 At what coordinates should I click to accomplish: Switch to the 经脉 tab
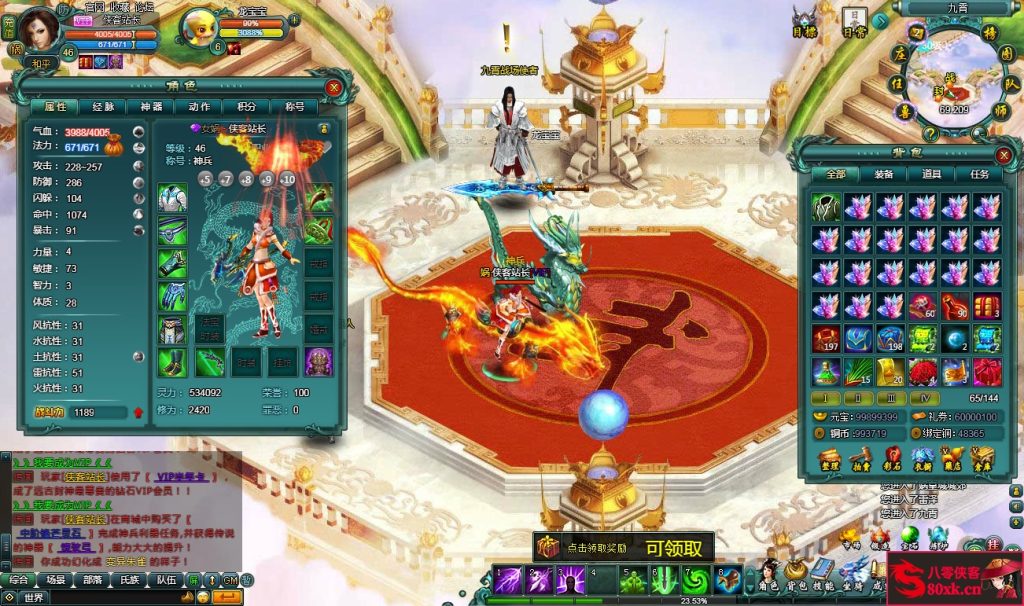tap(103, 106)
